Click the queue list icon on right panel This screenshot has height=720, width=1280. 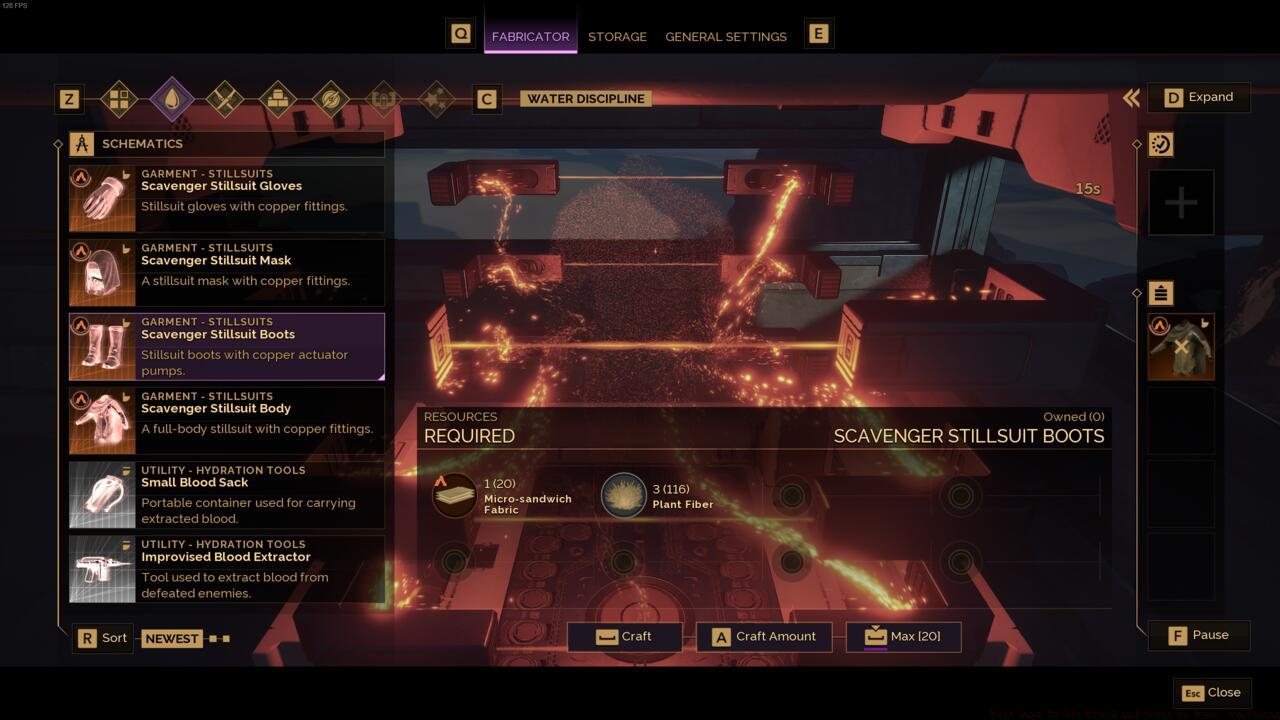tap(1160, 293)
